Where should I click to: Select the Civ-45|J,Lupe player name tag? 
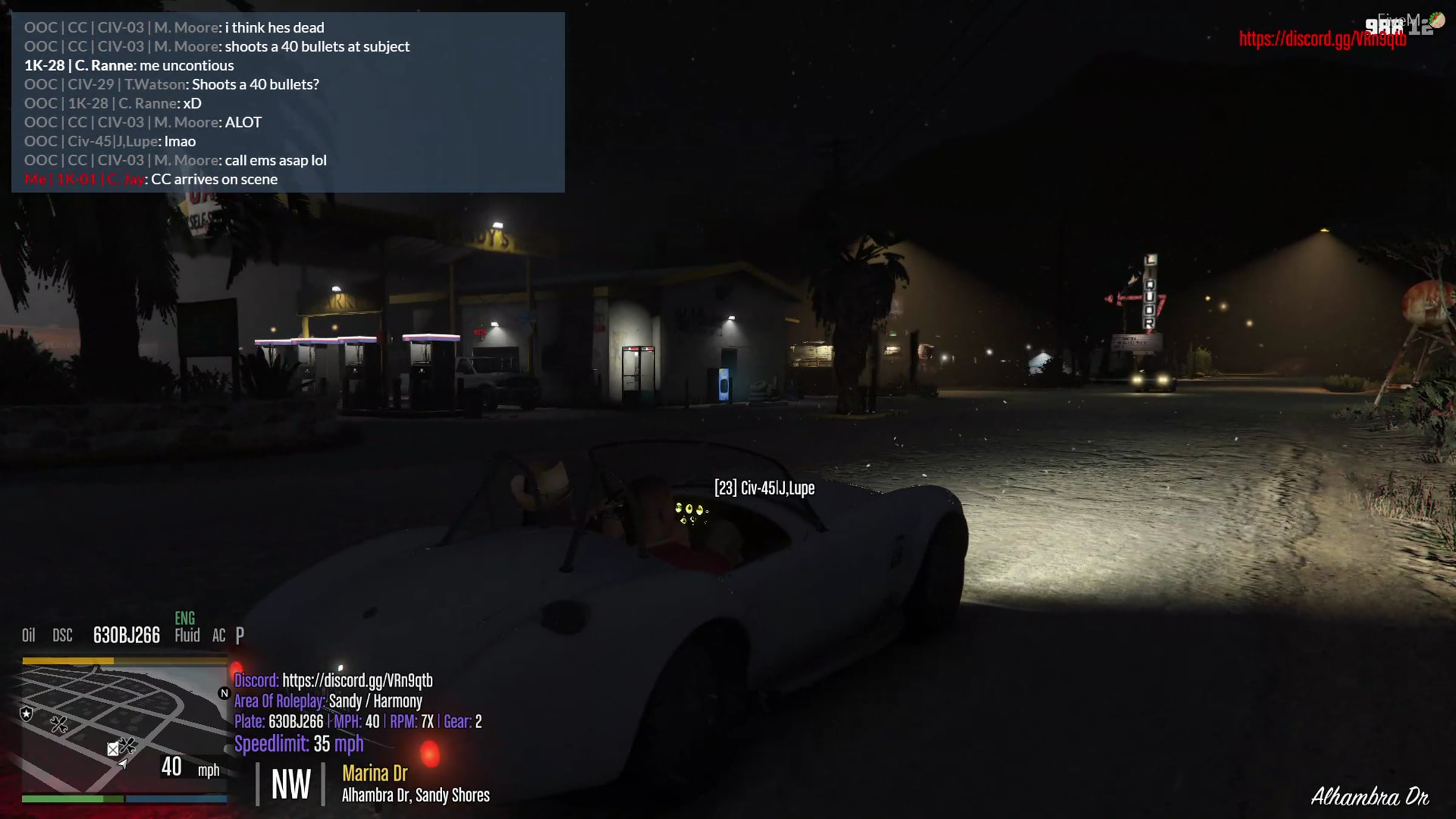pyautogui.click(x=764, y=488)
